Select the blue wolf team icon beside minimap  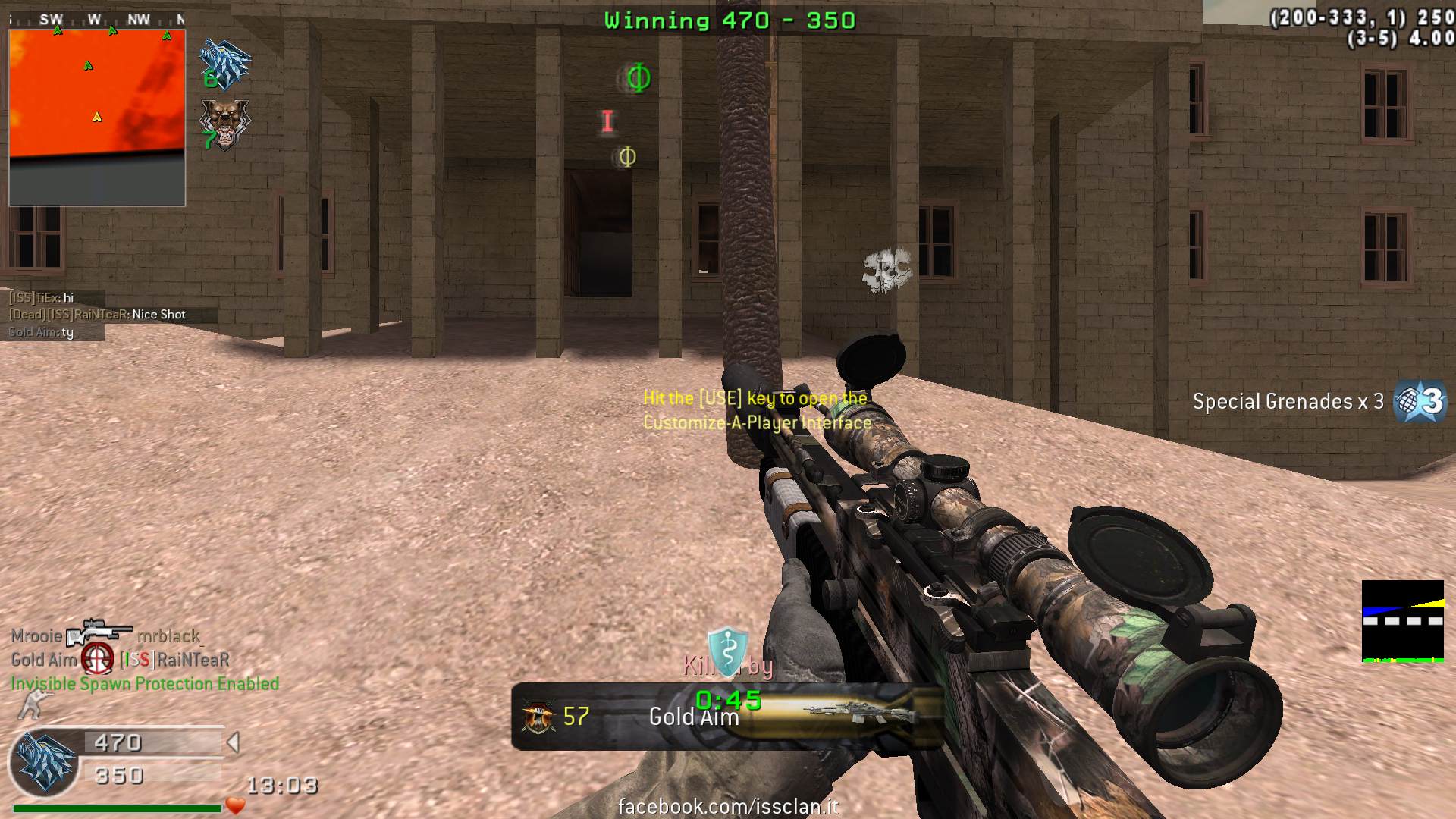(x=224, y=64)
